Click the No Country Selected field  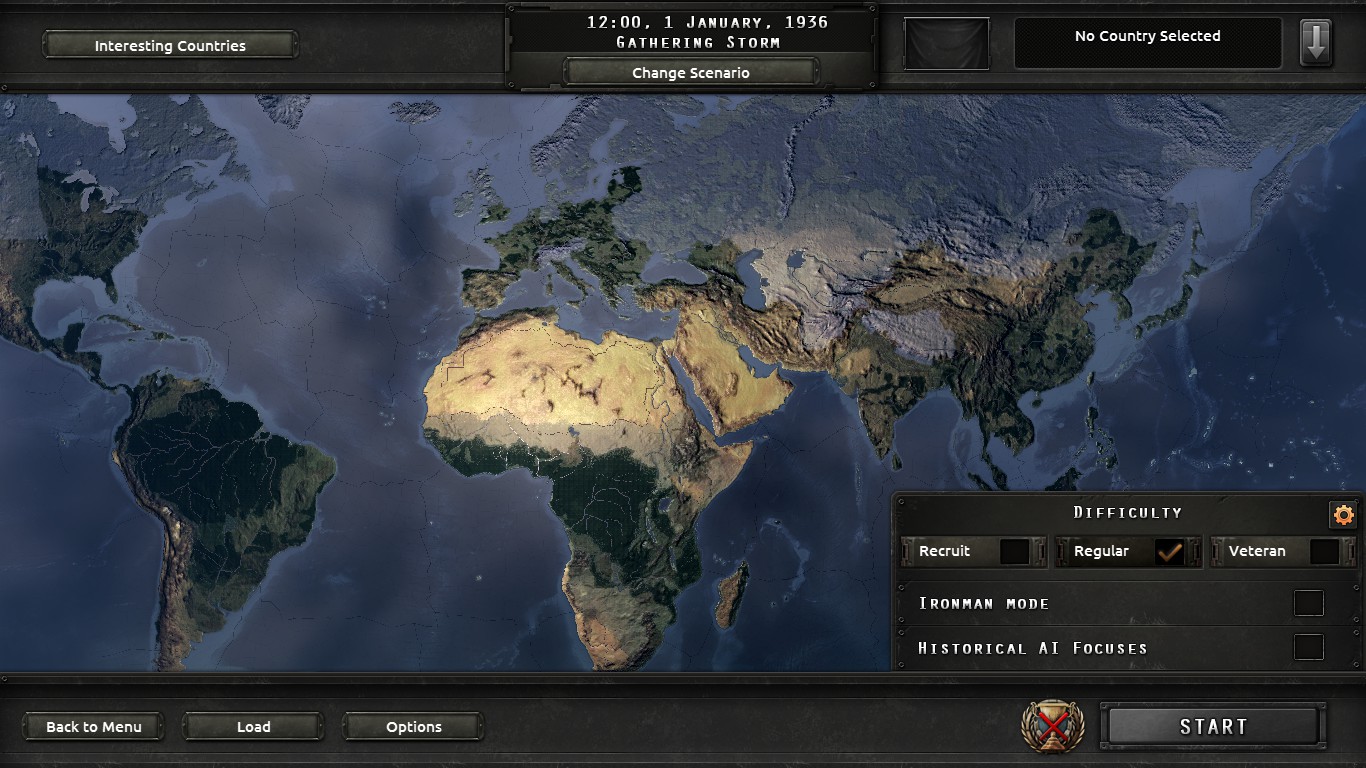click(x=1148, y=36)
